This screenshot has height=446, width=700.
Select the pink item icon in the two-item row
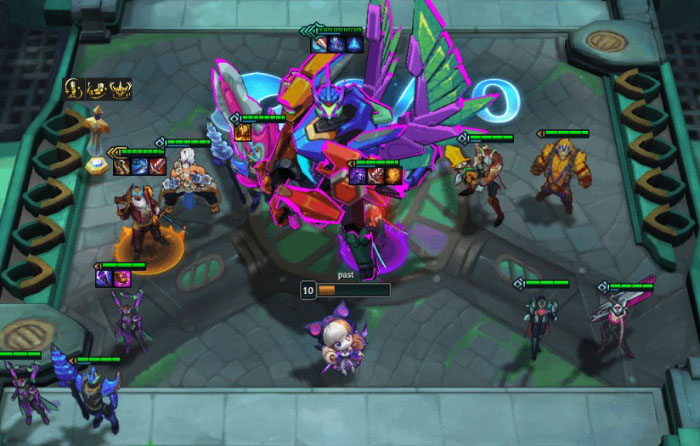pyautogui.click(x=120, y=277)
